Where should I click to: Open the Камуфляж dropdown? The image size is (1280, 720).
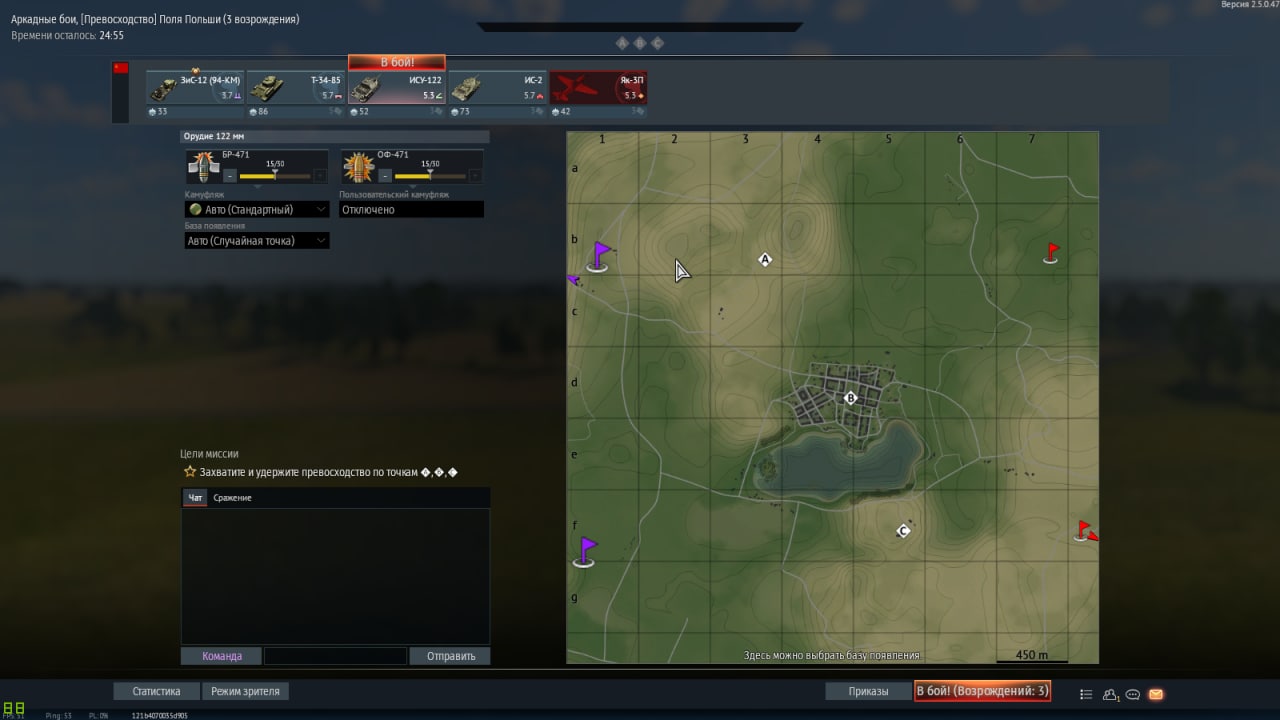257,210
